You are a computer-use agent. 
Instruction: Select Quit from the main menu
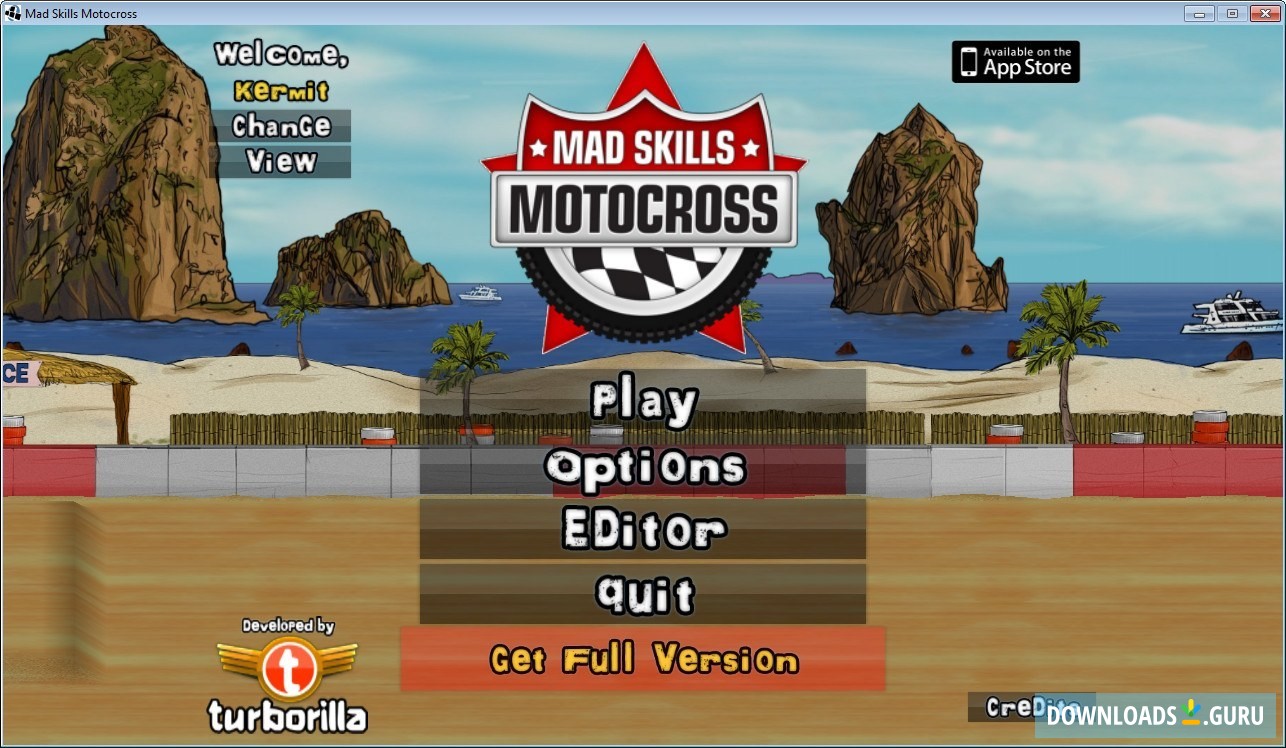click(643, 594)
